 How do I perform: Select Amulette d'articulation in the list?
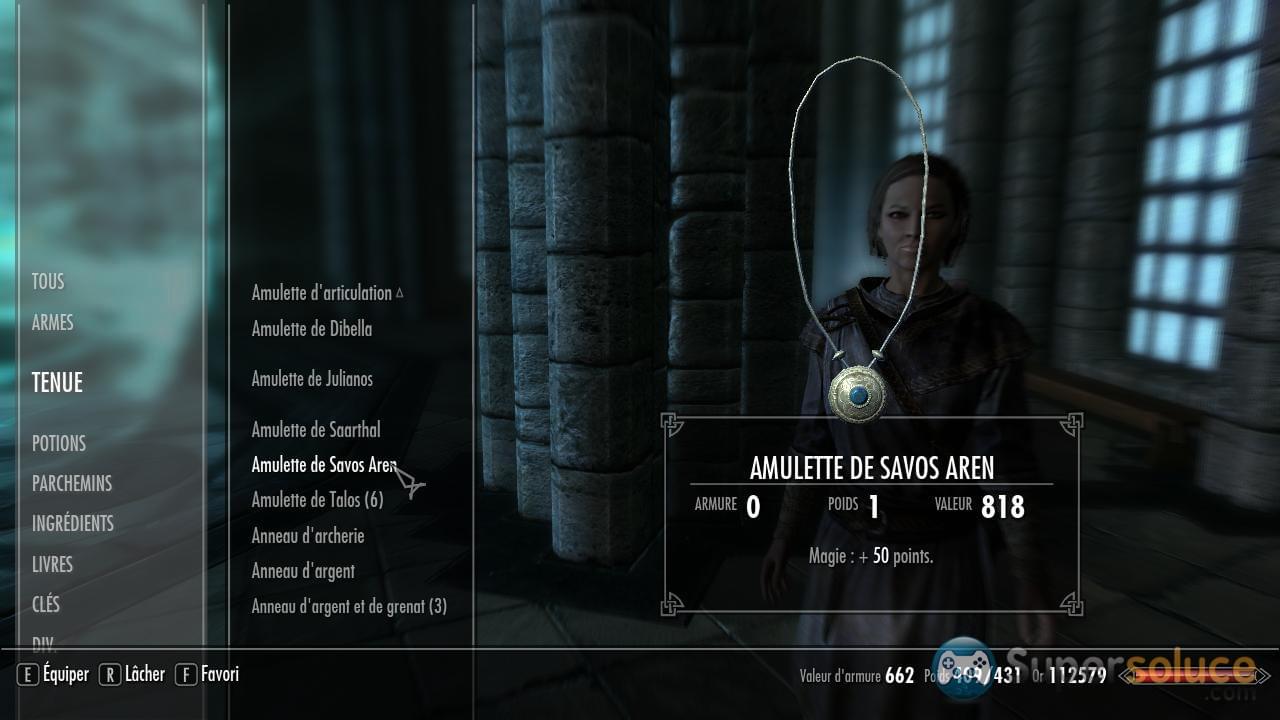tap(322, 293)
